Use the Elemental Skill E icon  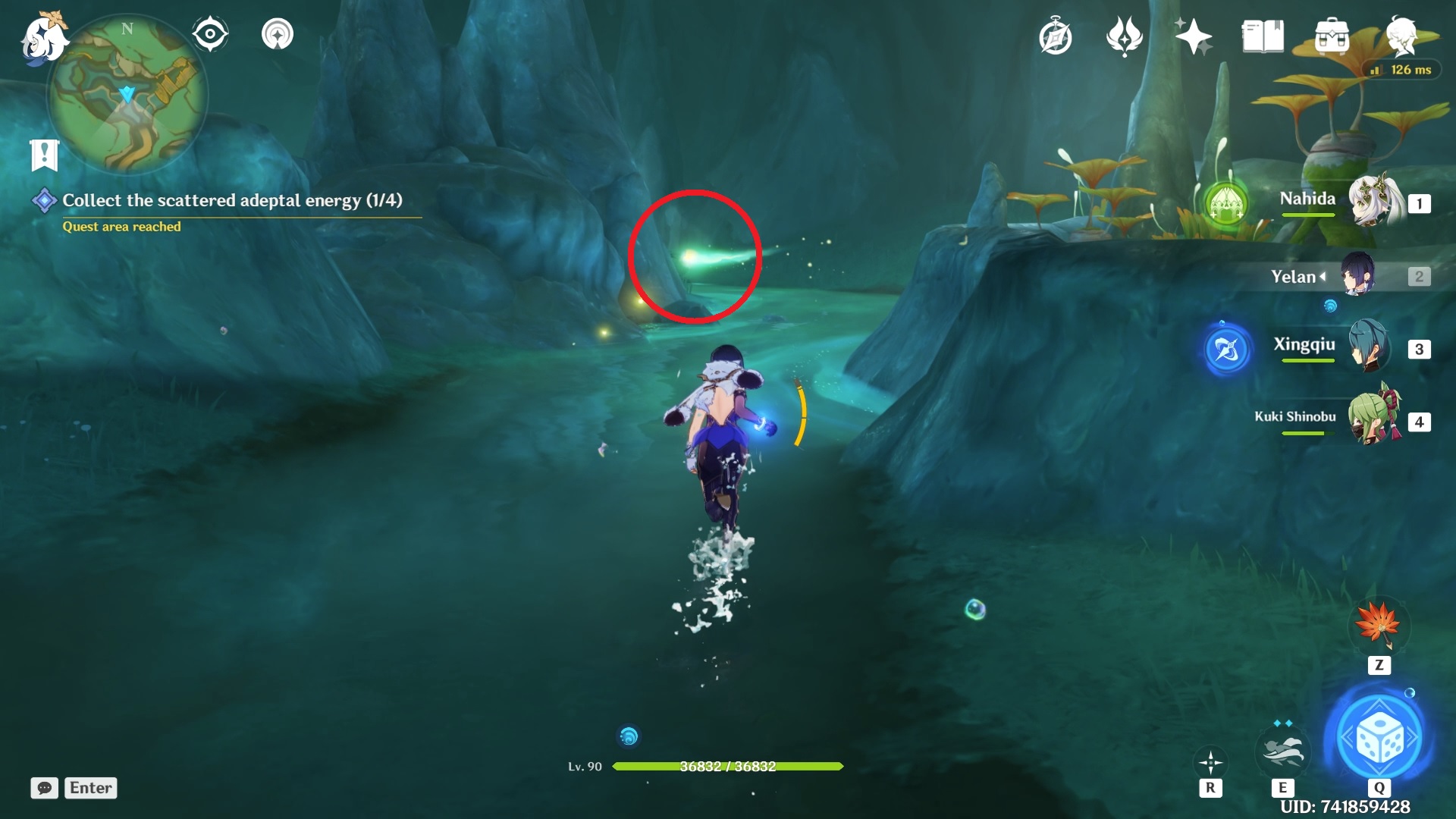(1284, 751)
